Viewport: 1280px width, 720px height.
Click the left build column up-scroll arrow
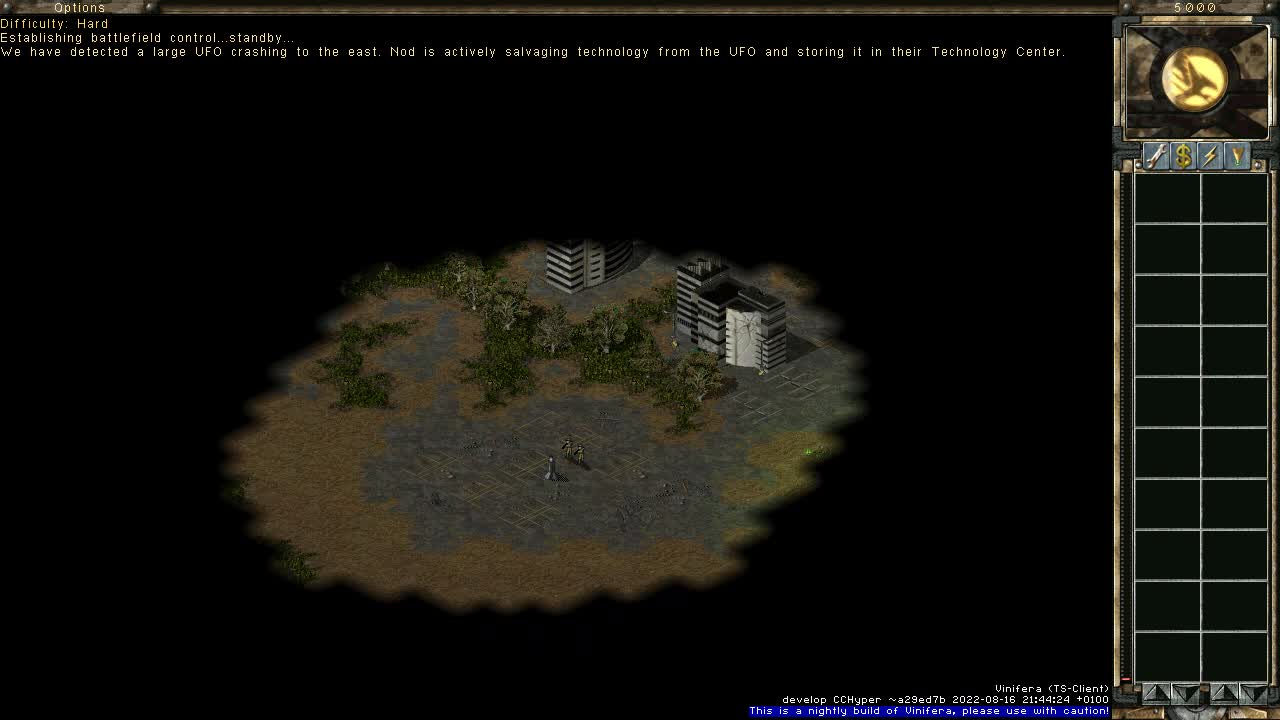click(x=1156, y=692)
